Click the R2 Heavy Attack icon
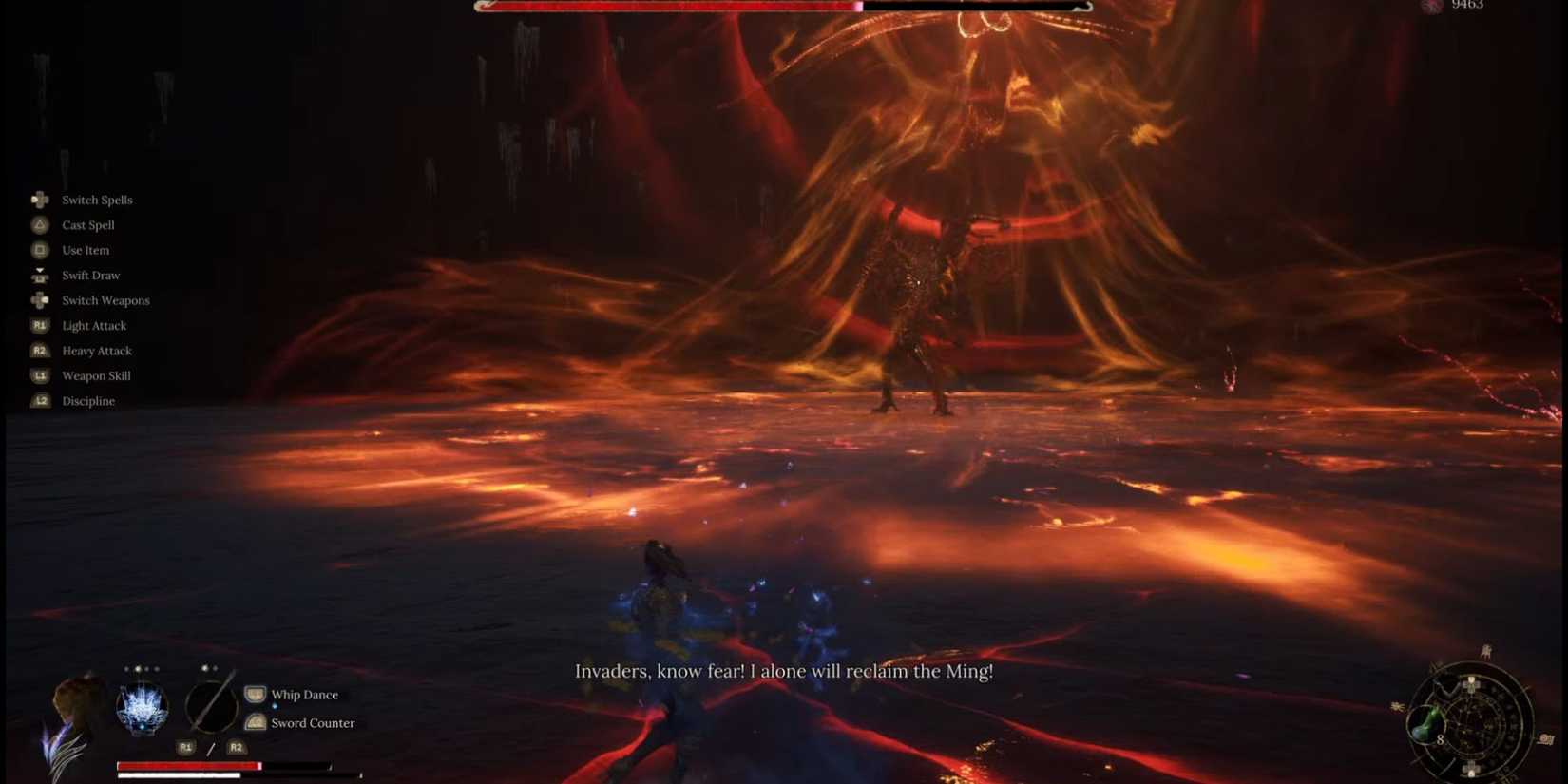The image size is (1568, 784). point(39,351)
